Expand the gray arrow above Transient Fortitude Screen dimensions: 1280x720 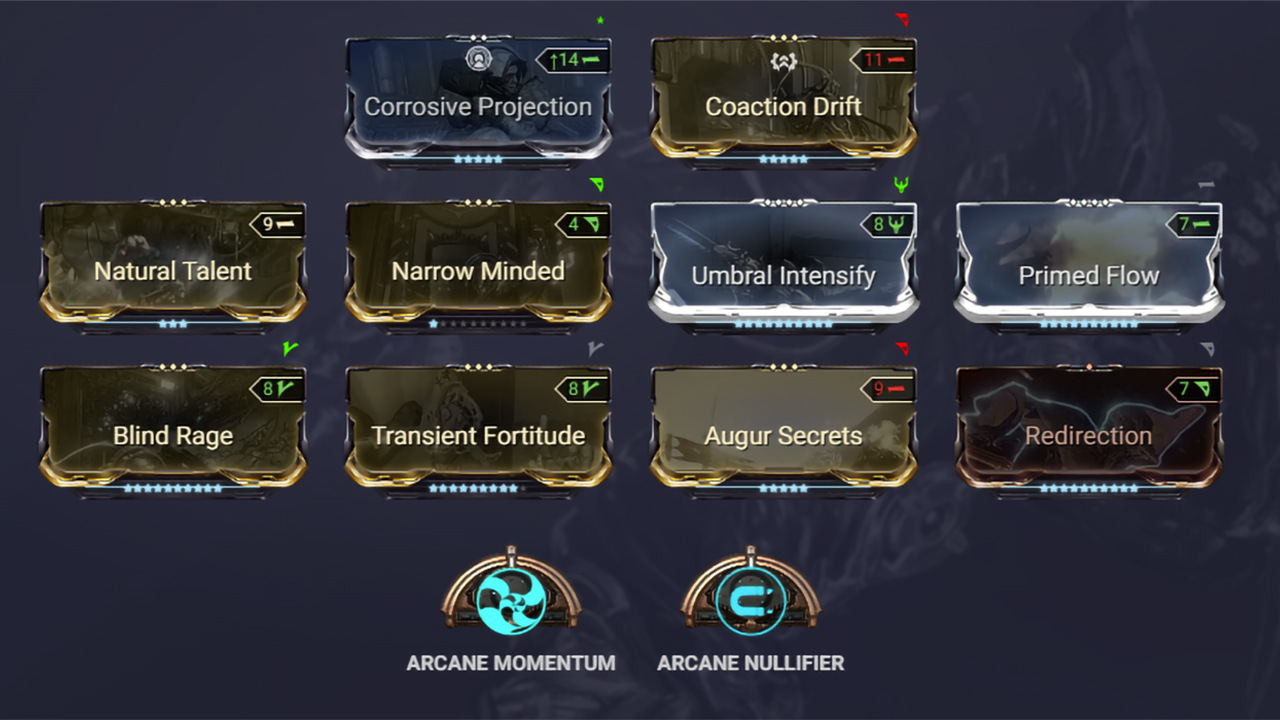(596, 350)
